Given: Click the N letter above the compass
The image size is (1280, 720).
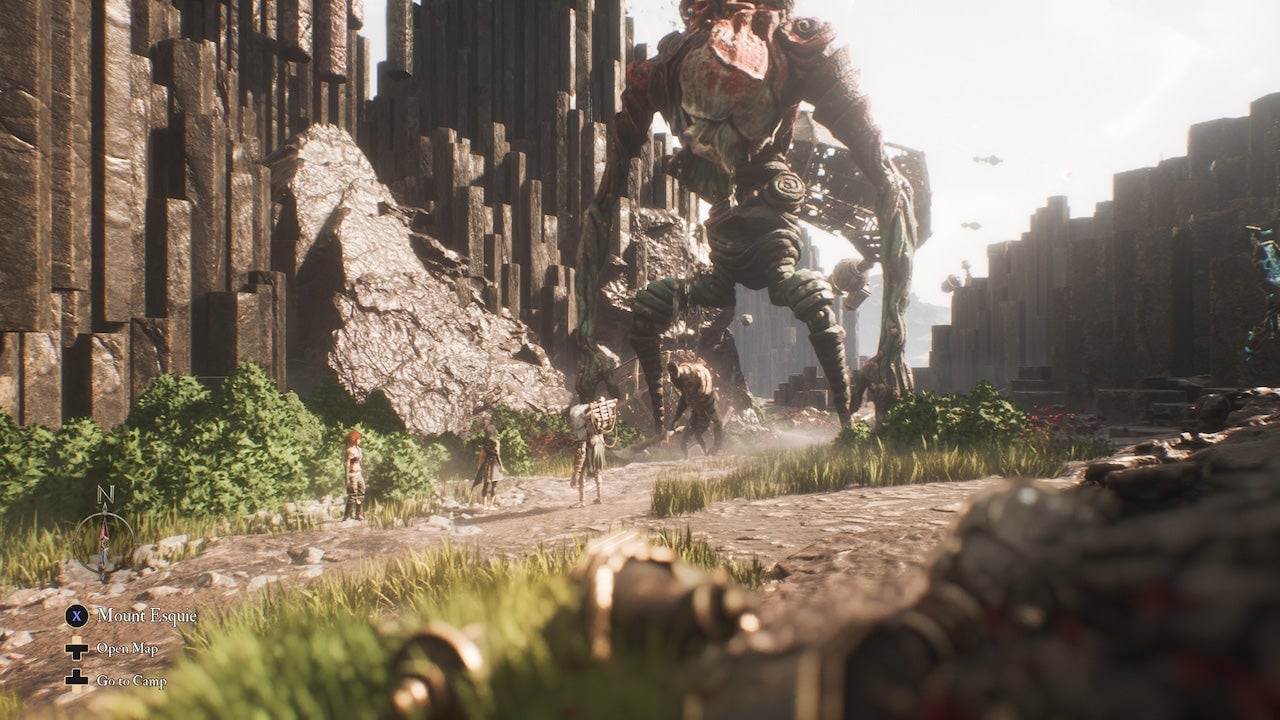Looking at the screenshot, I should [105, 493].
